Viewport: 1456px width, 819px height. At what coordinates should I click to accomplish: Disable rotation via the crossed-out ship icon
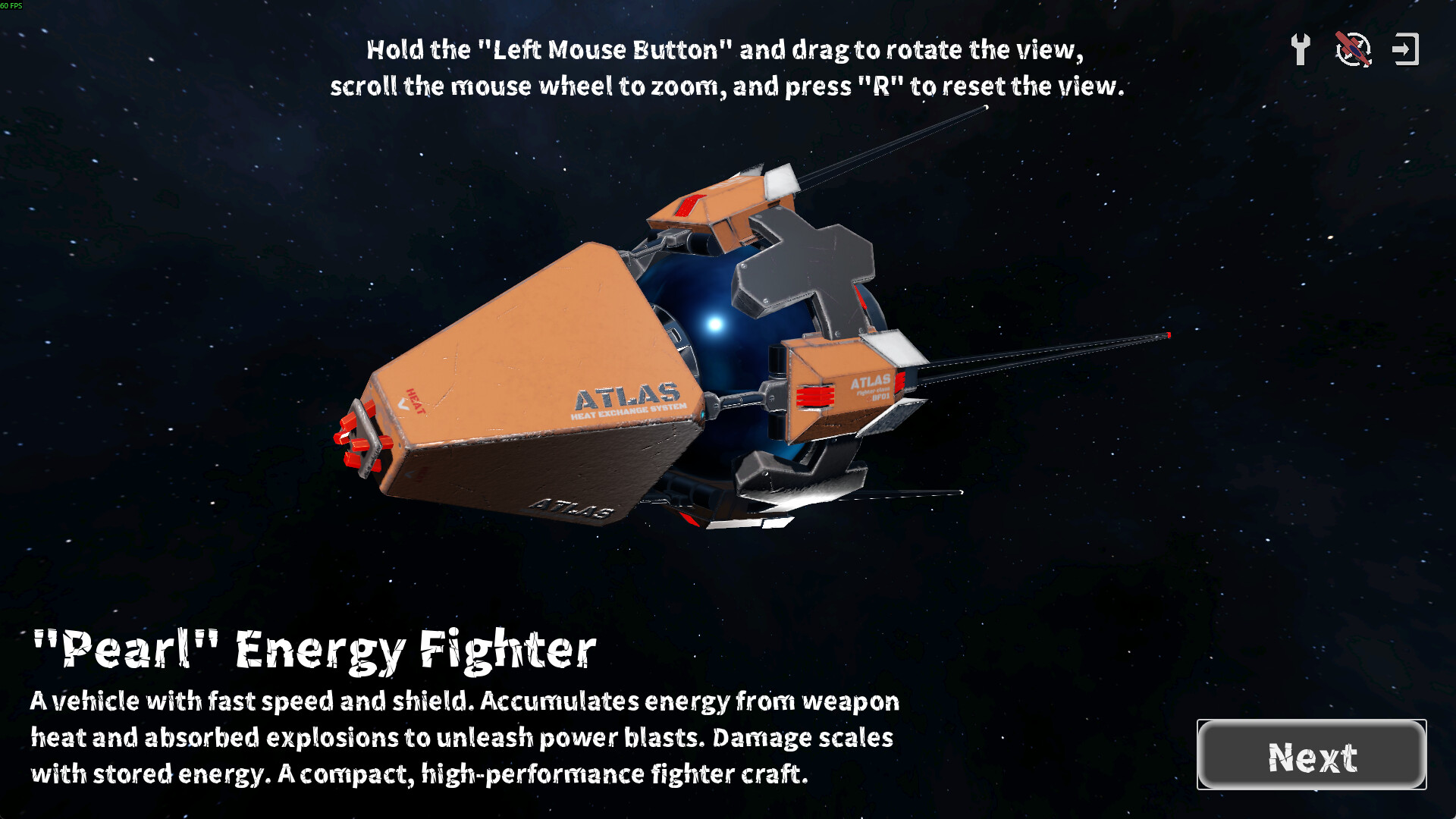(1354, 49)
